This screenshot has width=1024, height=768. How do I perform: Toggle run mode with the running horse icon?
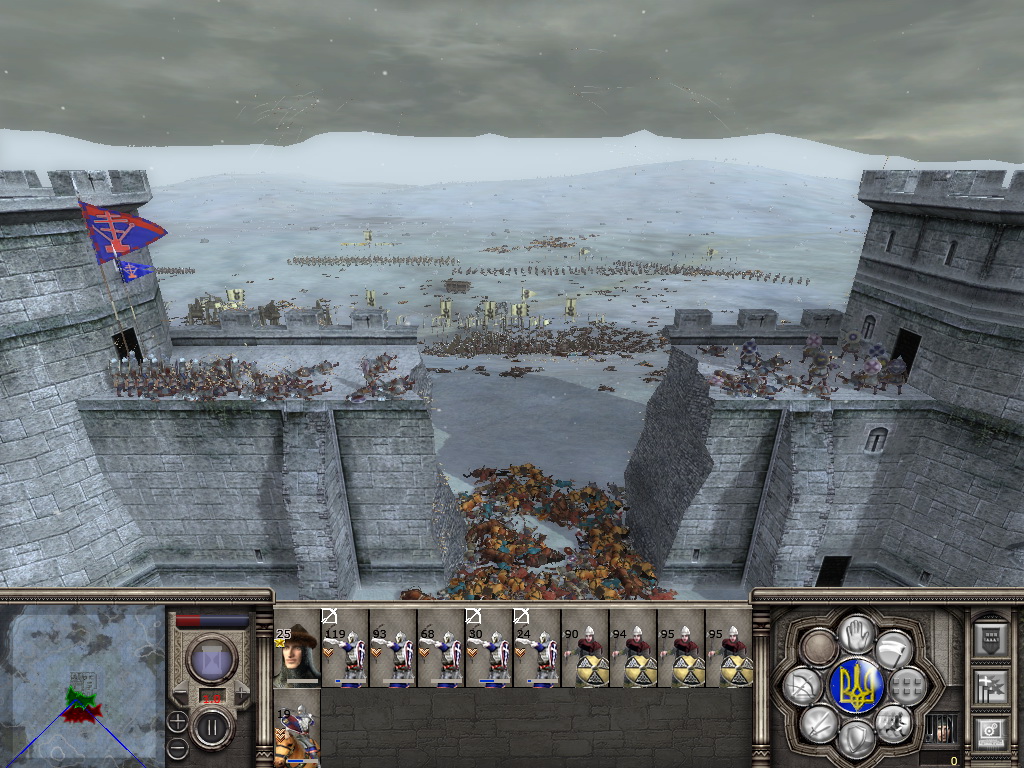click(x=894, y=722)
